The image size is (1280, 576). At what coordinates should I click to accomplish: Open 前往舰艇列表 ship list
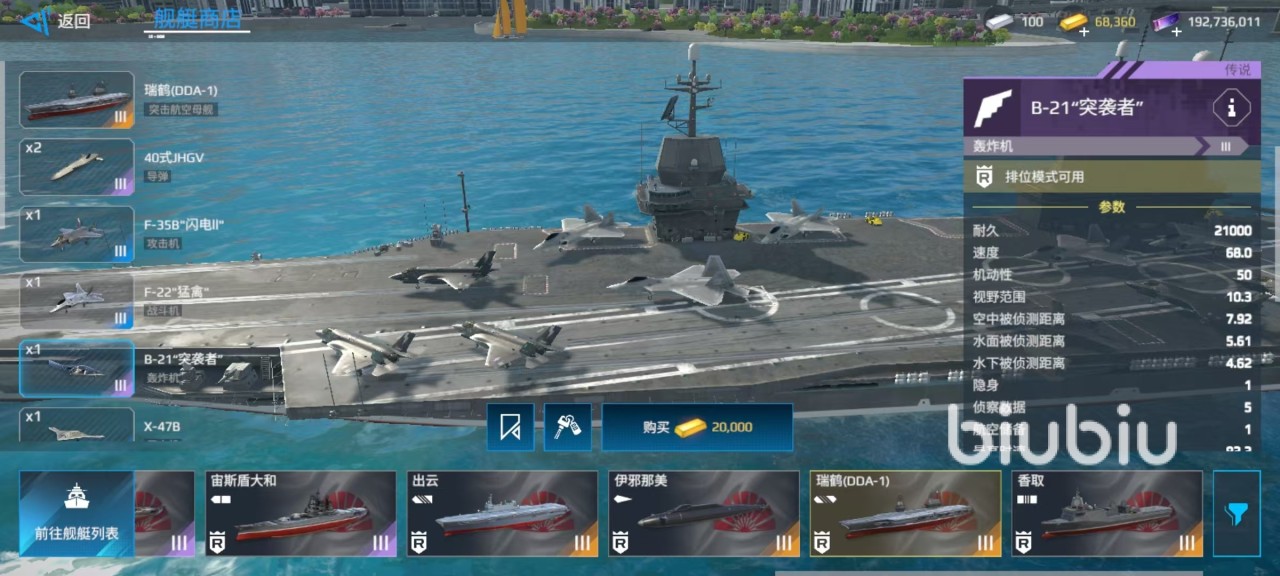[77, 514]
